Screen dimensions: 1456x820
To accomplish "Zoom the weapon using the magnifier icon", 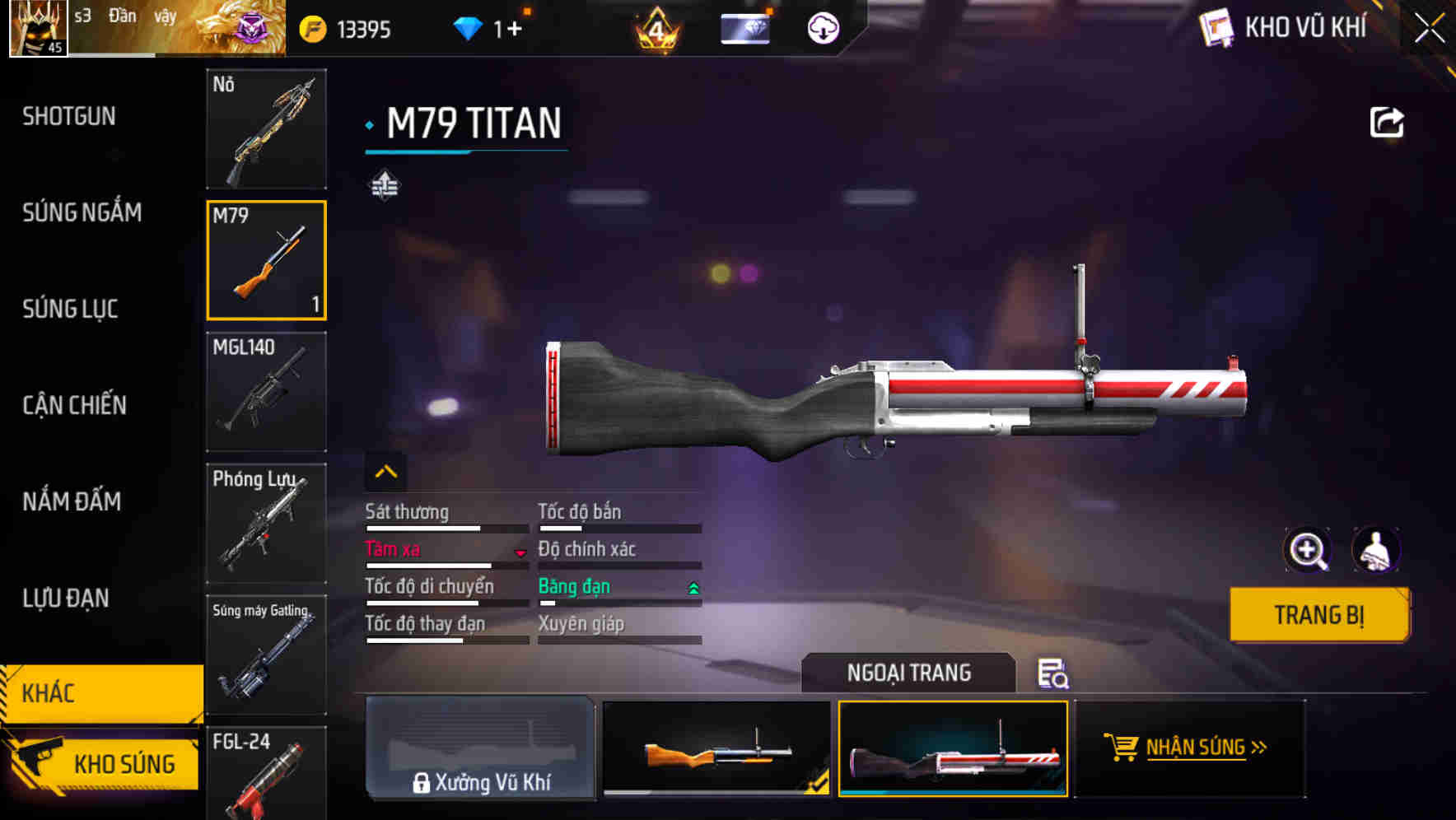I will coord(1308,550).
